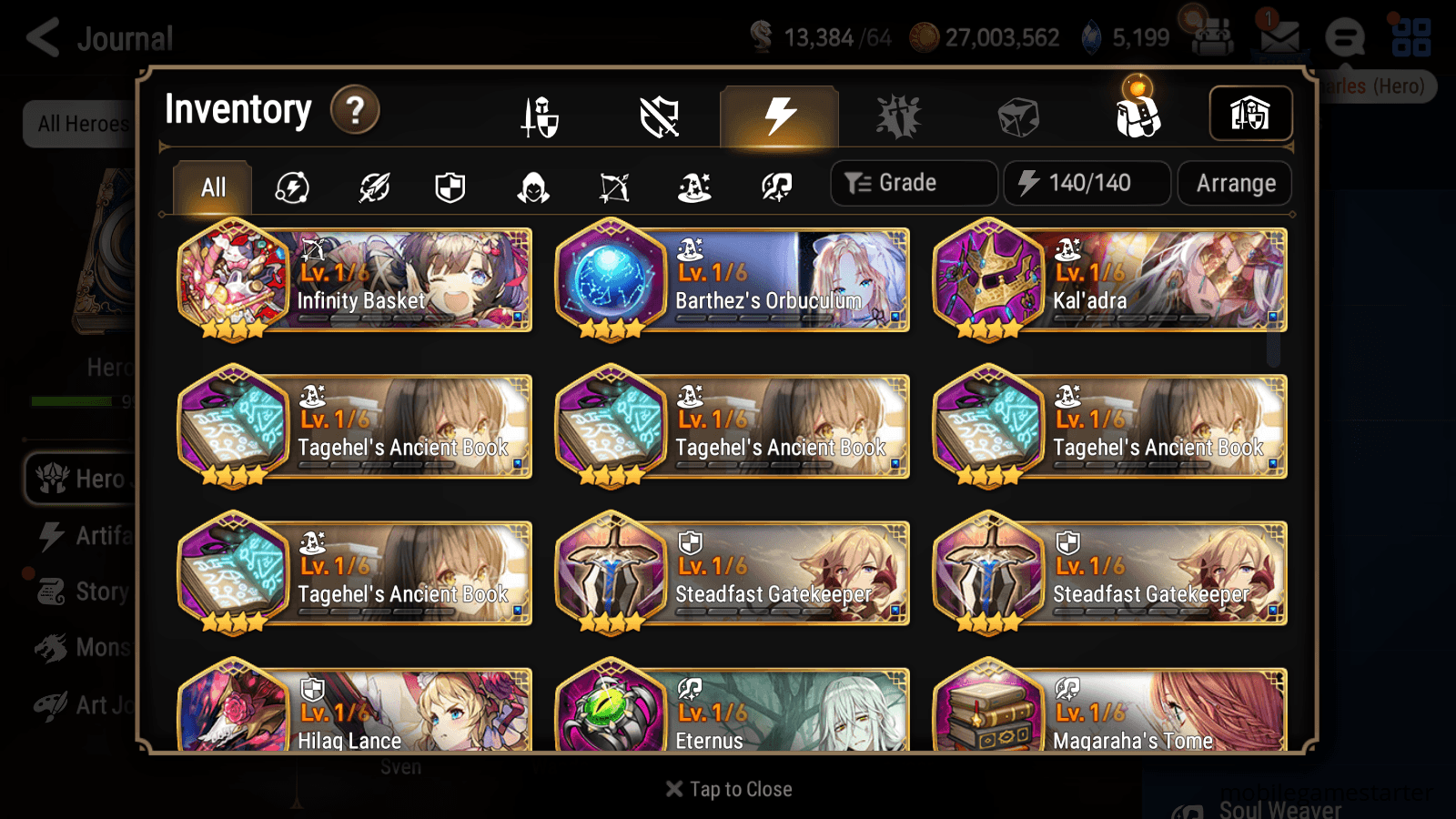The image size is (1456, 819).
Task: Open the Grade sorting dropdown
Action: pyautogui.click(x=913, y=182)
